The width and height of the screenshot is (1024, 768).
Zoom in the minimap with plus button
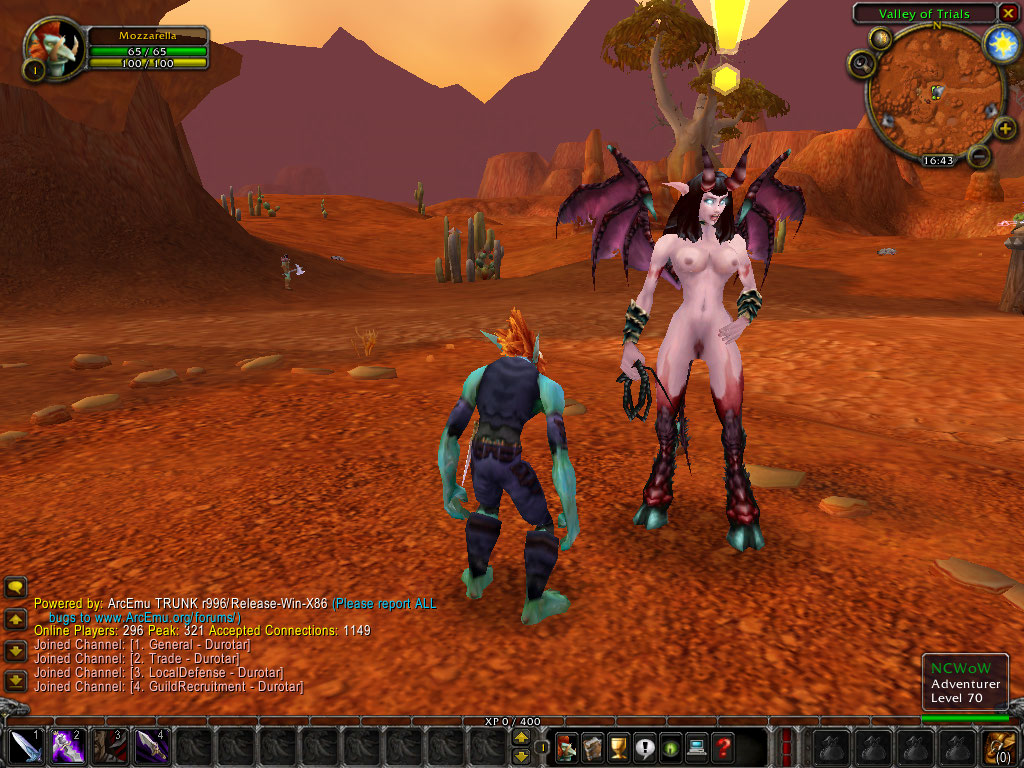tap(1004, 128)
